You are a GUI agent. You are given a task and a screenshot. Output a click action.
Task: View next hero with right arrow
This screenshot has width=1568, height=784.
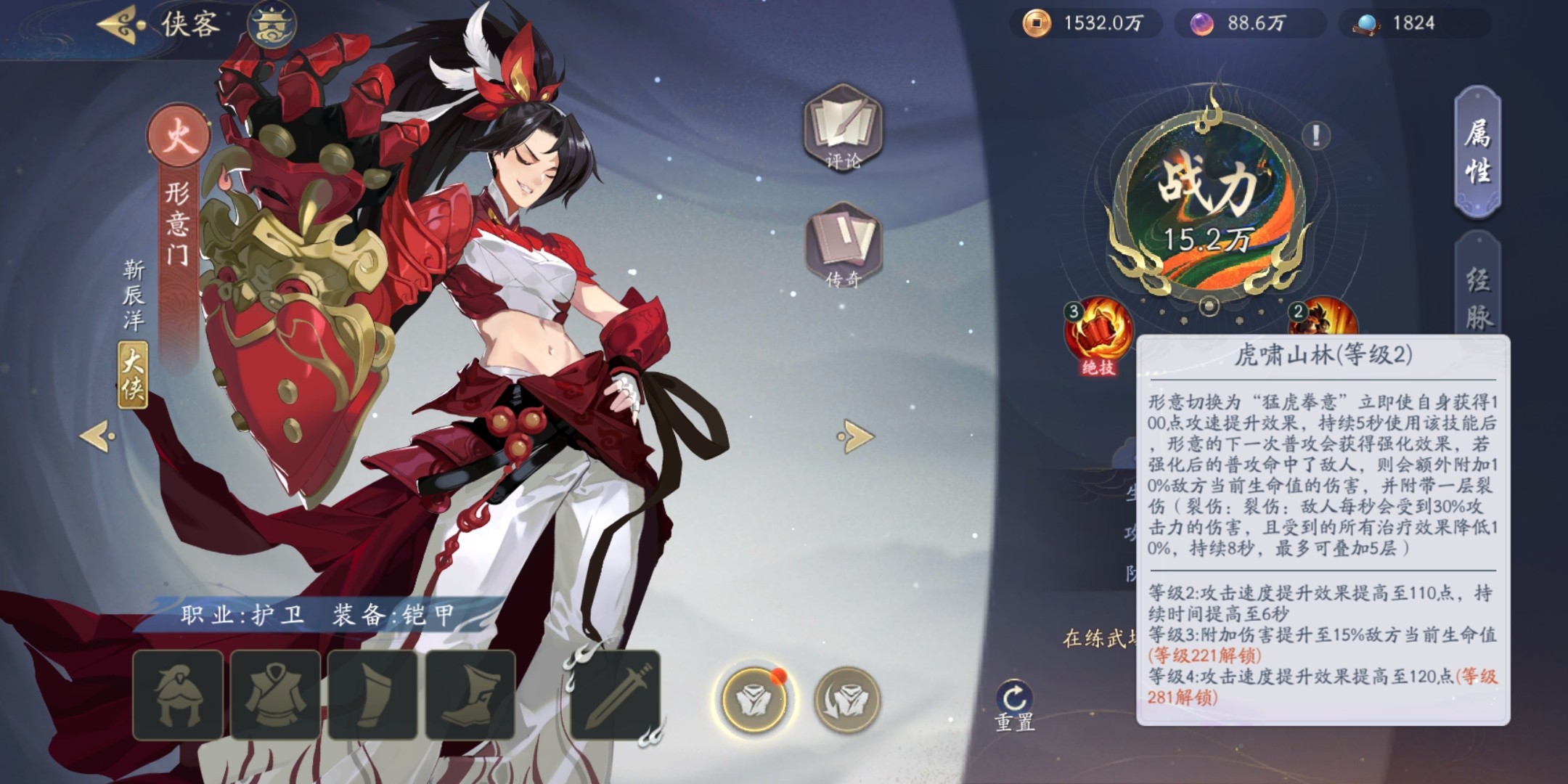click(857, 436)
